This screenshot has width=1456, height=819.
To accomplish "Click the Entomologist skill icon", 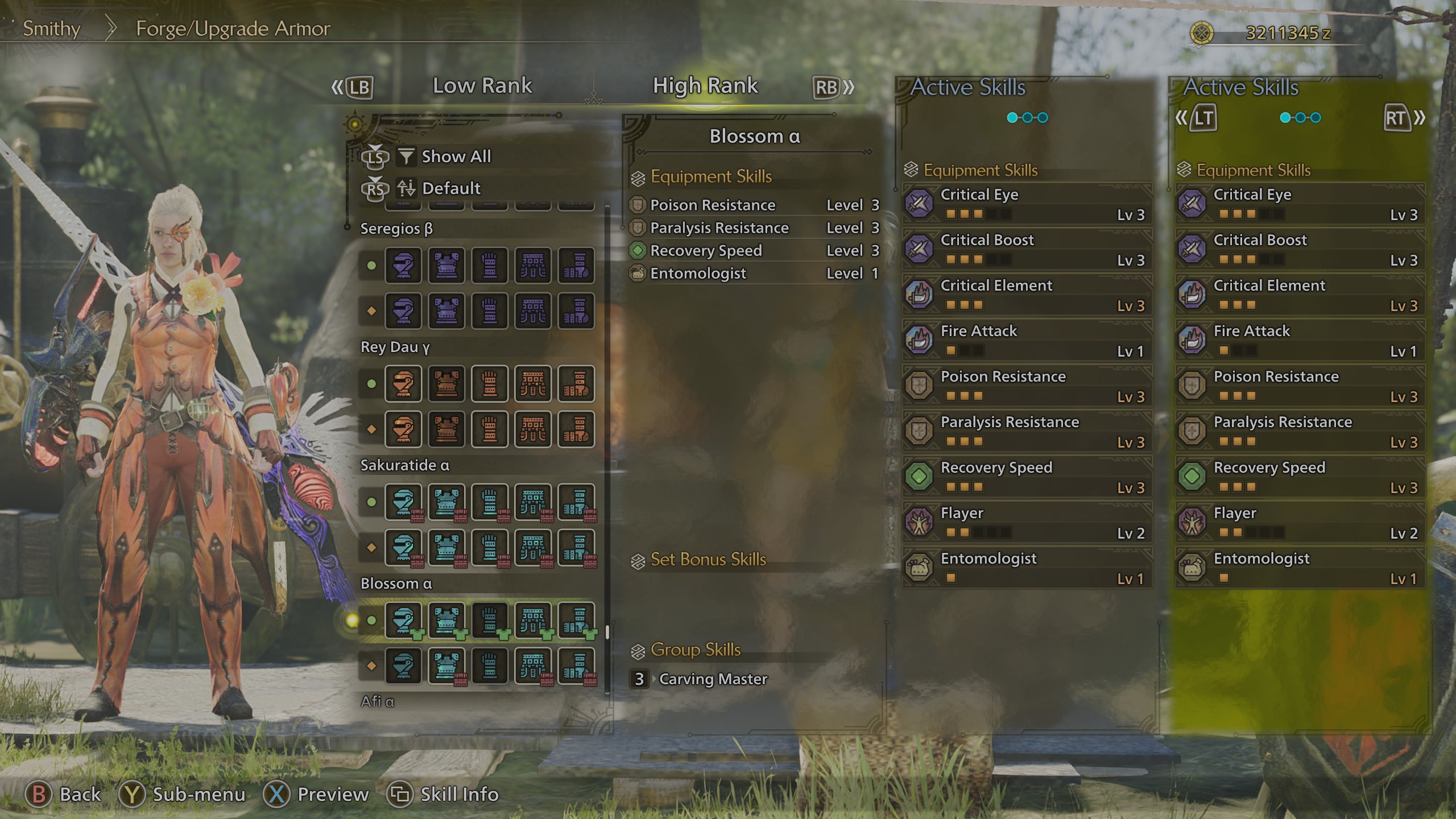I will point(920,568).
